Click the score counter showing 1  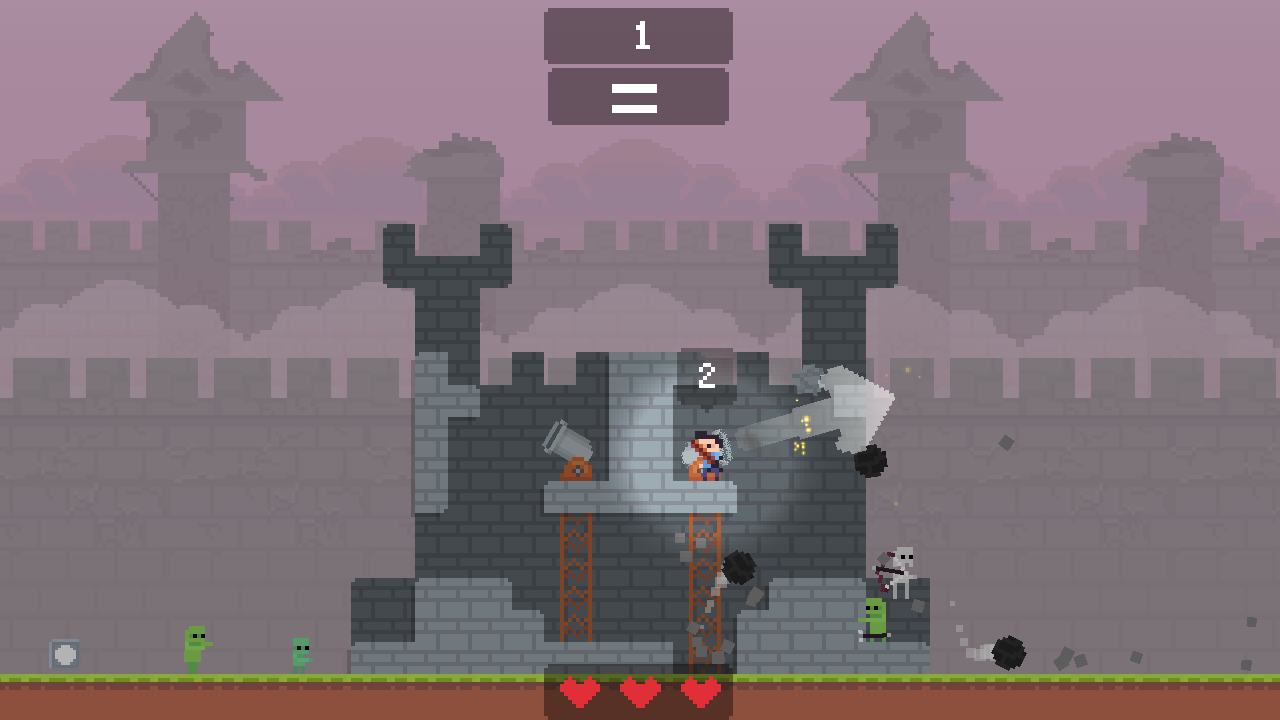(638, 37)
